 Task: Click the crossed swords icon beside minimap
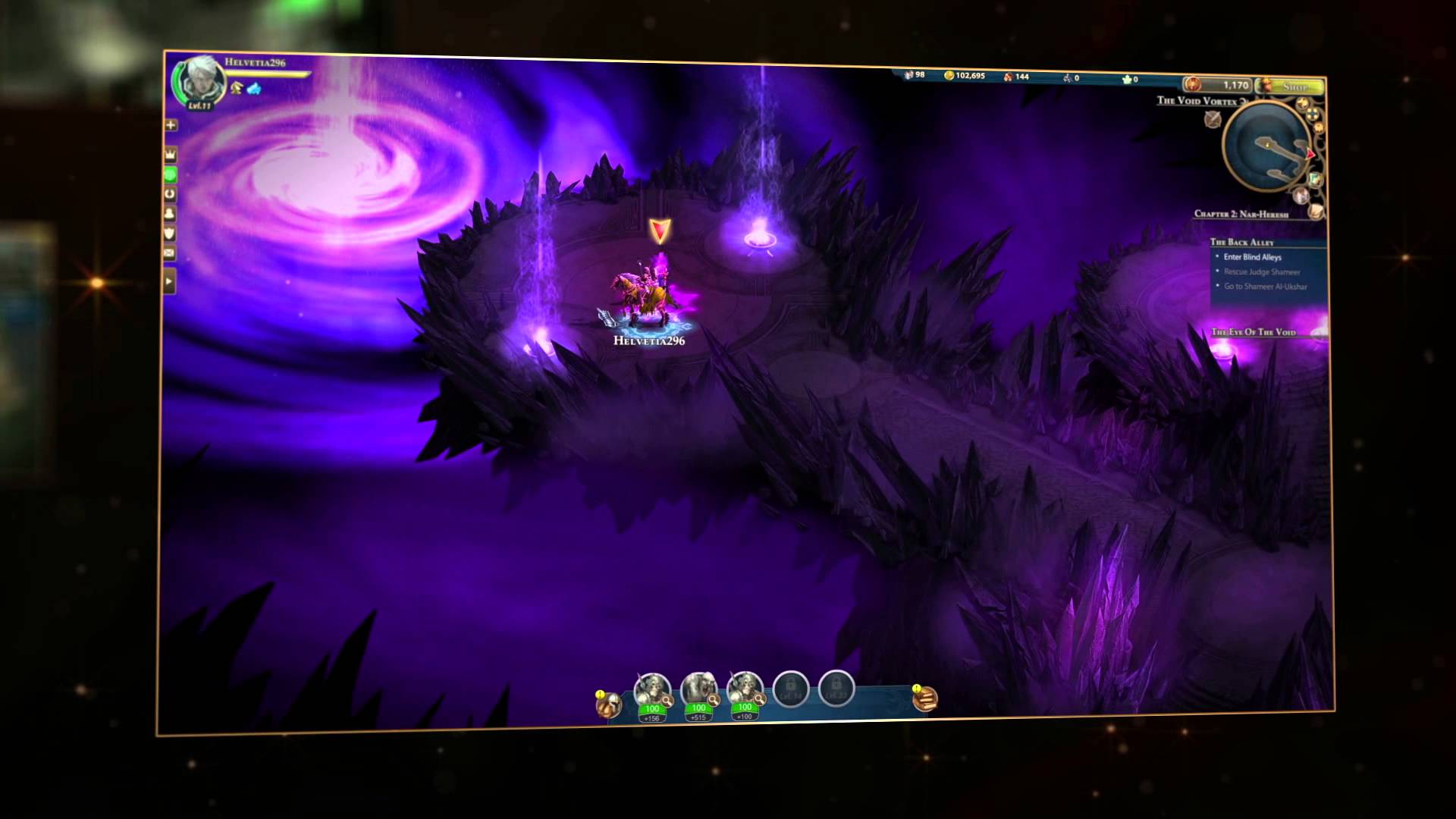[x=1213, y=119]
